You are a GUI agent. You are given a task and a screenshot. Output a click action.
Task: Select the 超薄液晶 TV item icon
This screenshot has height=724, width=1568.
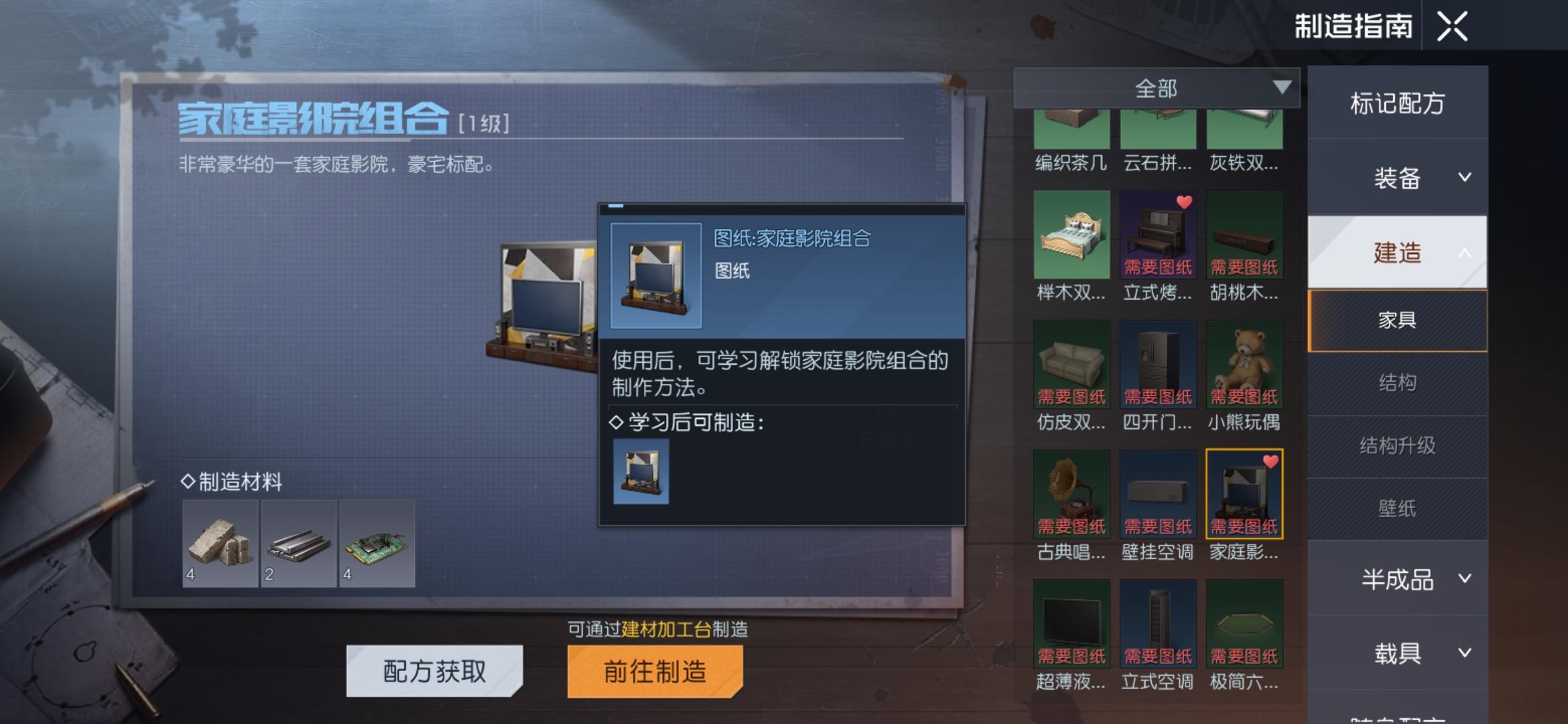pyautogui.click(x=1070, y=623)
